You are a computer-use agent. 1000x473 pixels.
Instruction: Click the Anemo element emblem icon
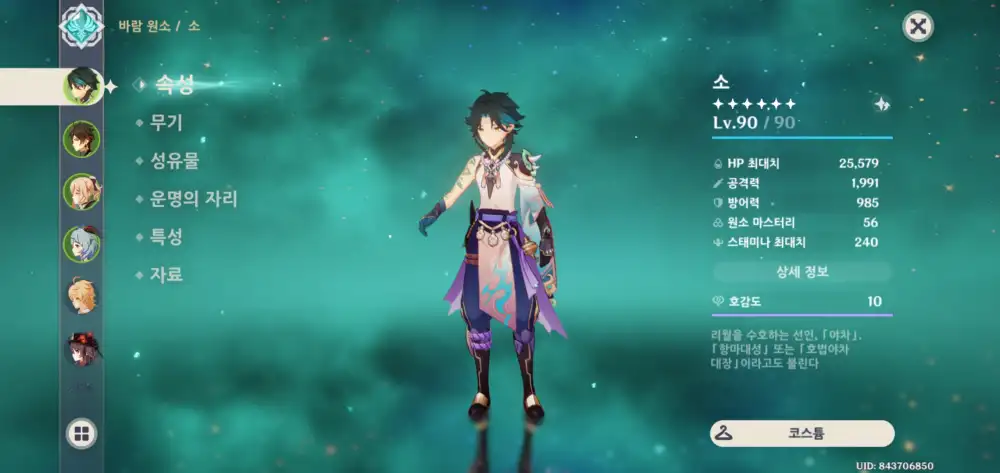82,26
